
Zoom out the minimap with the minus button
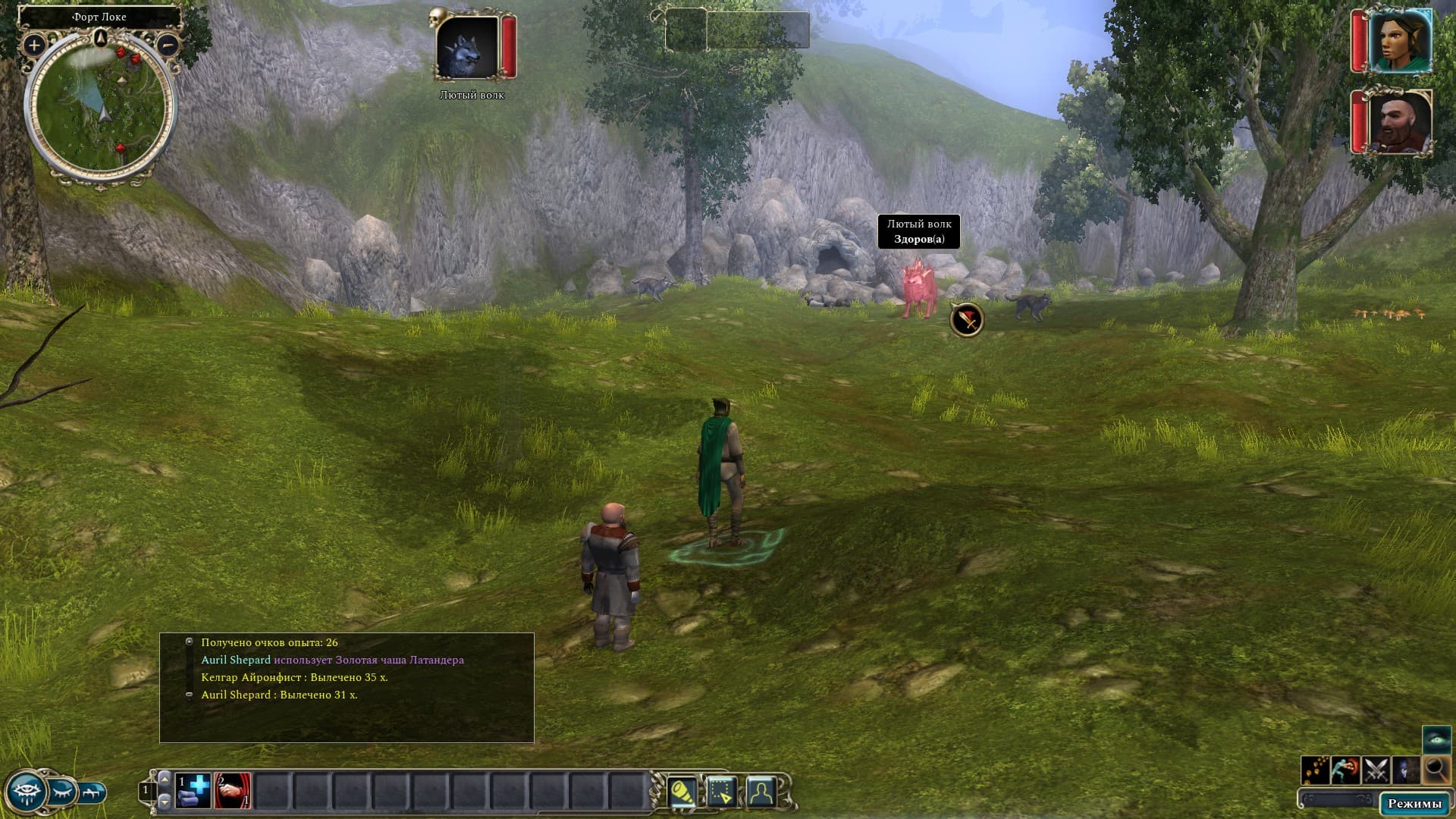click(168, 45)
